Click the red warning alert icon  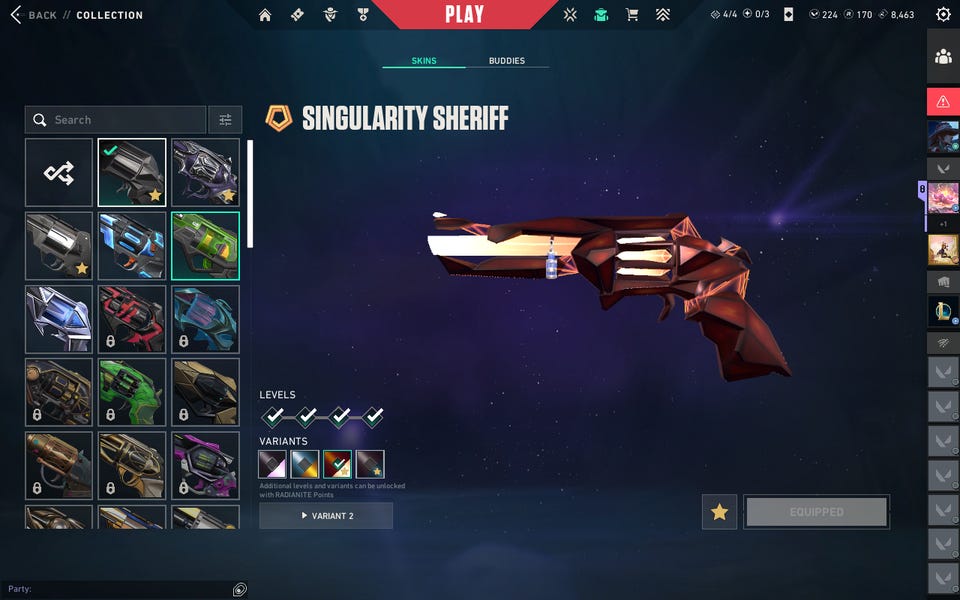click(943, 101)
